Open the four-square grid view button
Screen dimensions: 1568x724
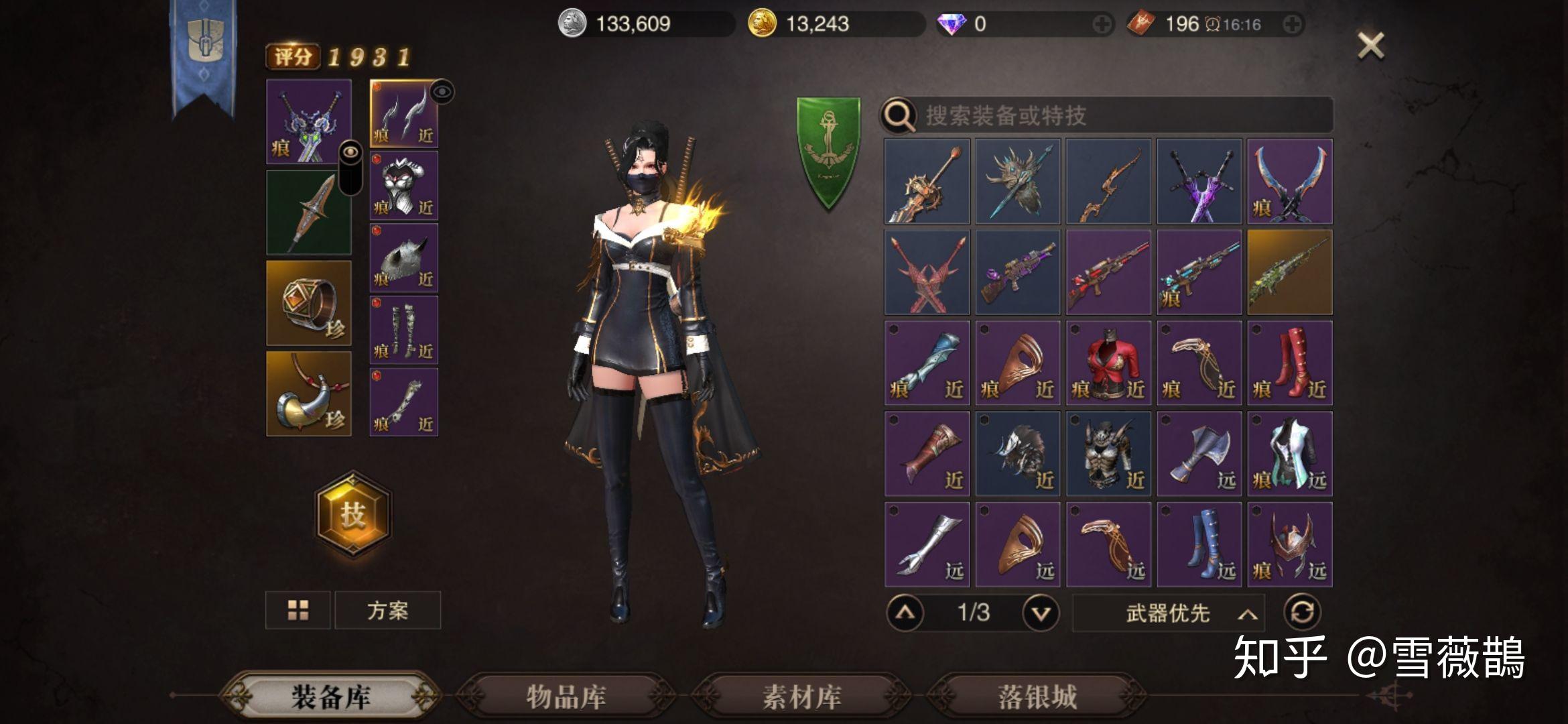298,610
